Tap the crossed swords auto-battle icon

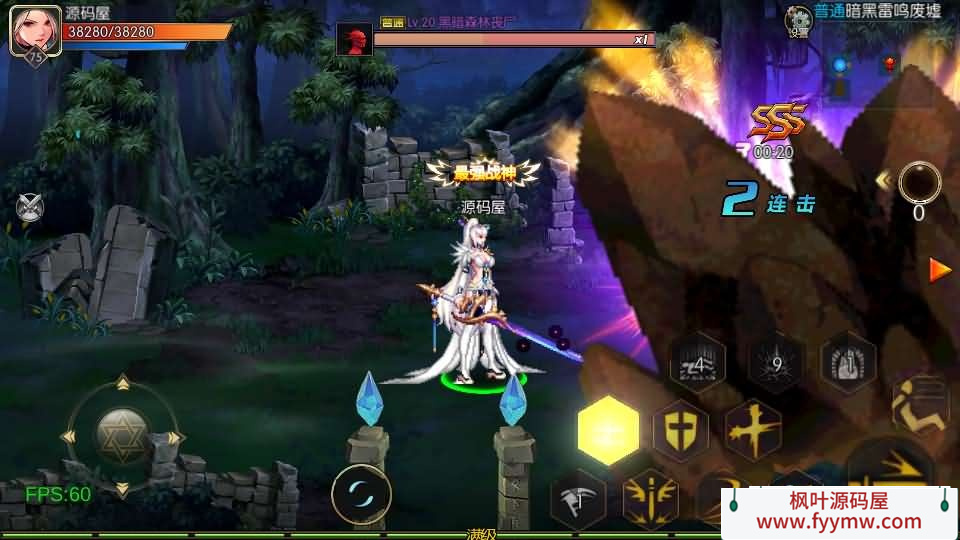30,207
